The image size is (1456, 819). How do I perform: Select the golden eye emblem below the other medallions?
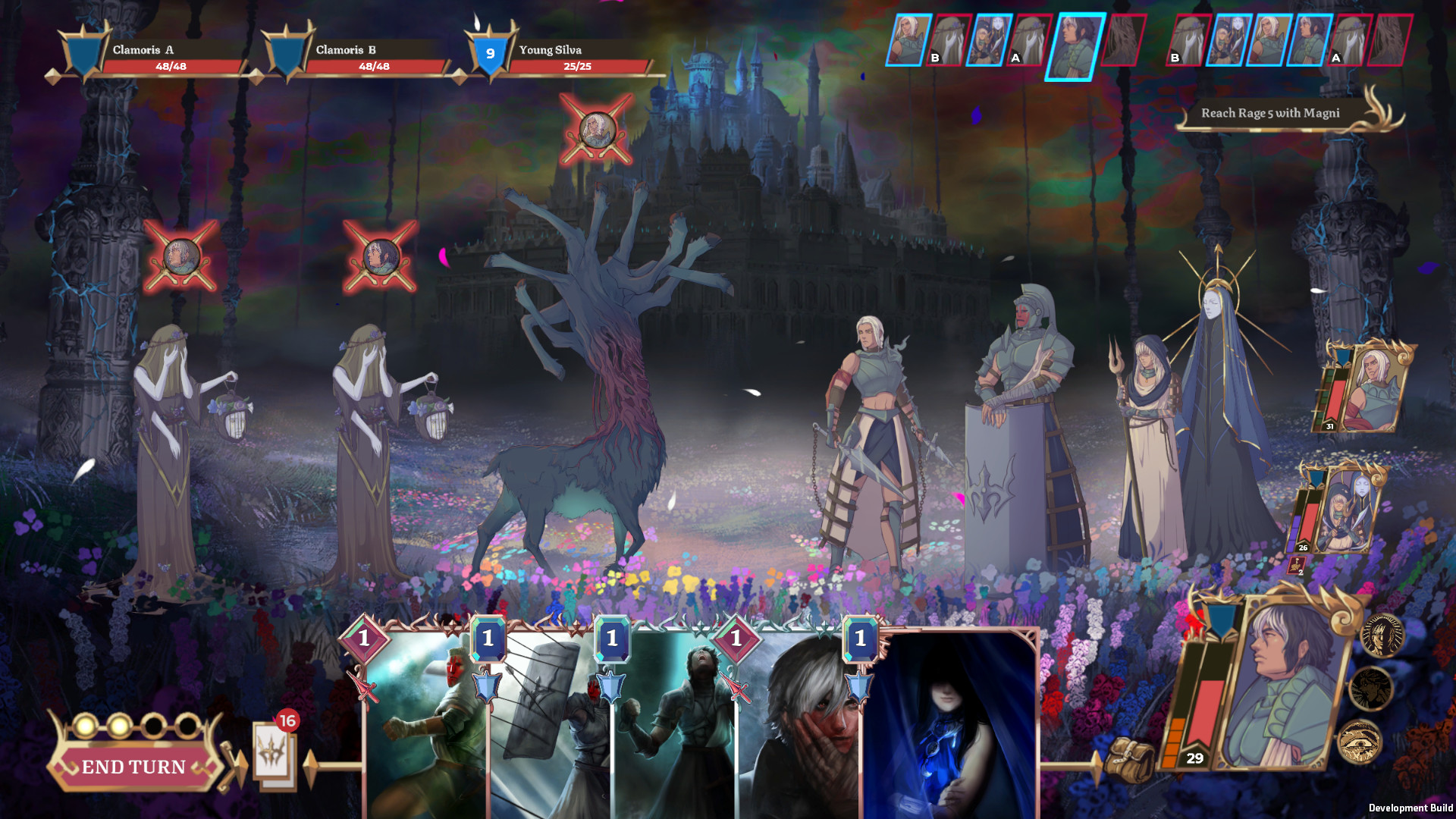click(x=1360, y=742)
